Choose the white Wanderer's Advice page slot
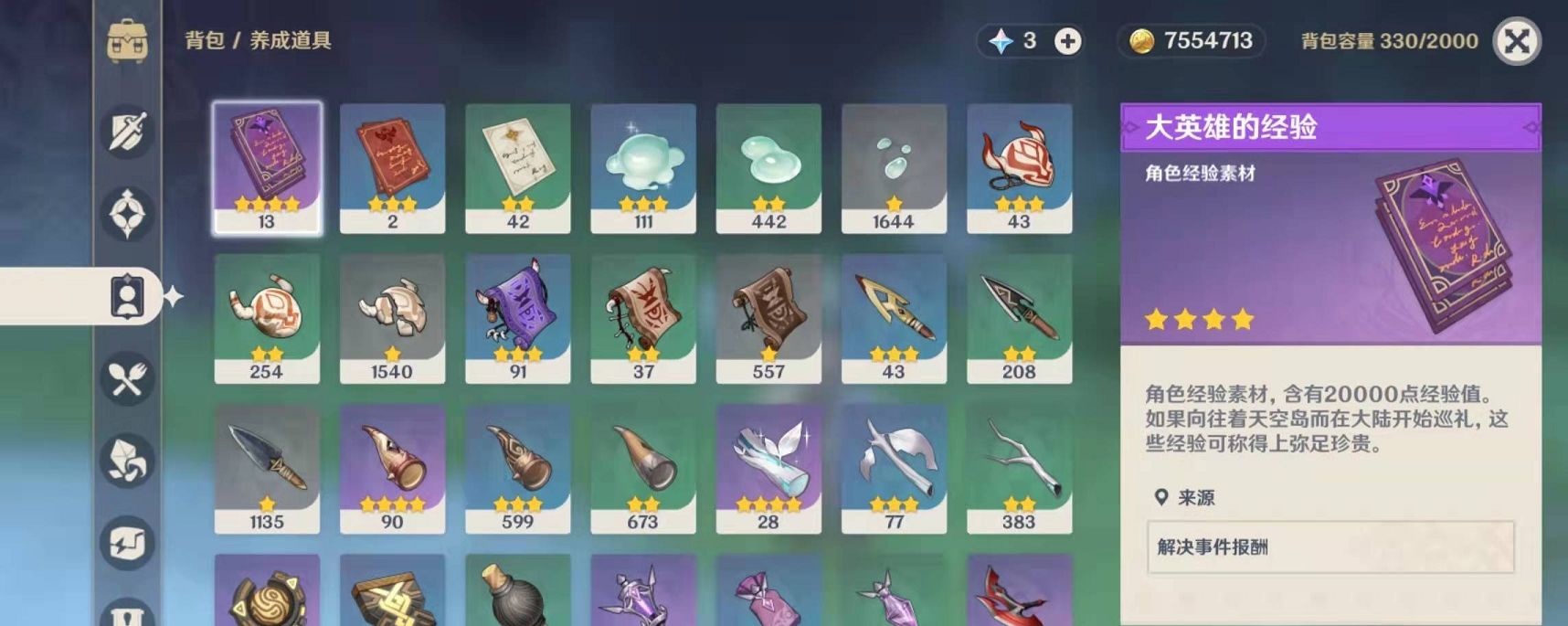1568x626 pixels. coord(517,167)
